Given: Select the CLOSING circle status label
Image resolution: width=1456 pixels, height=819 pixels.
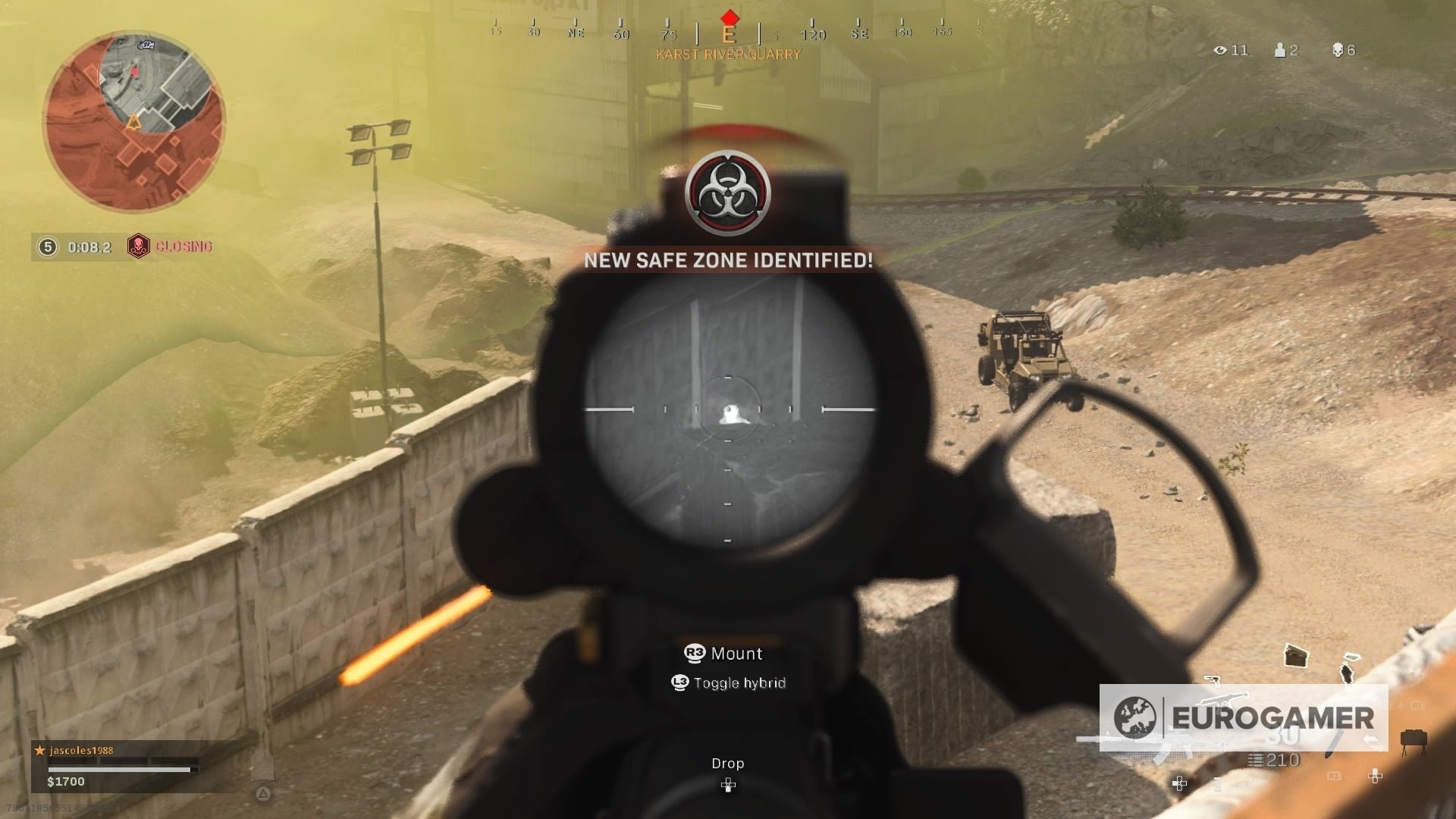Looking at the screenshot, I should [x=182, y=247].
